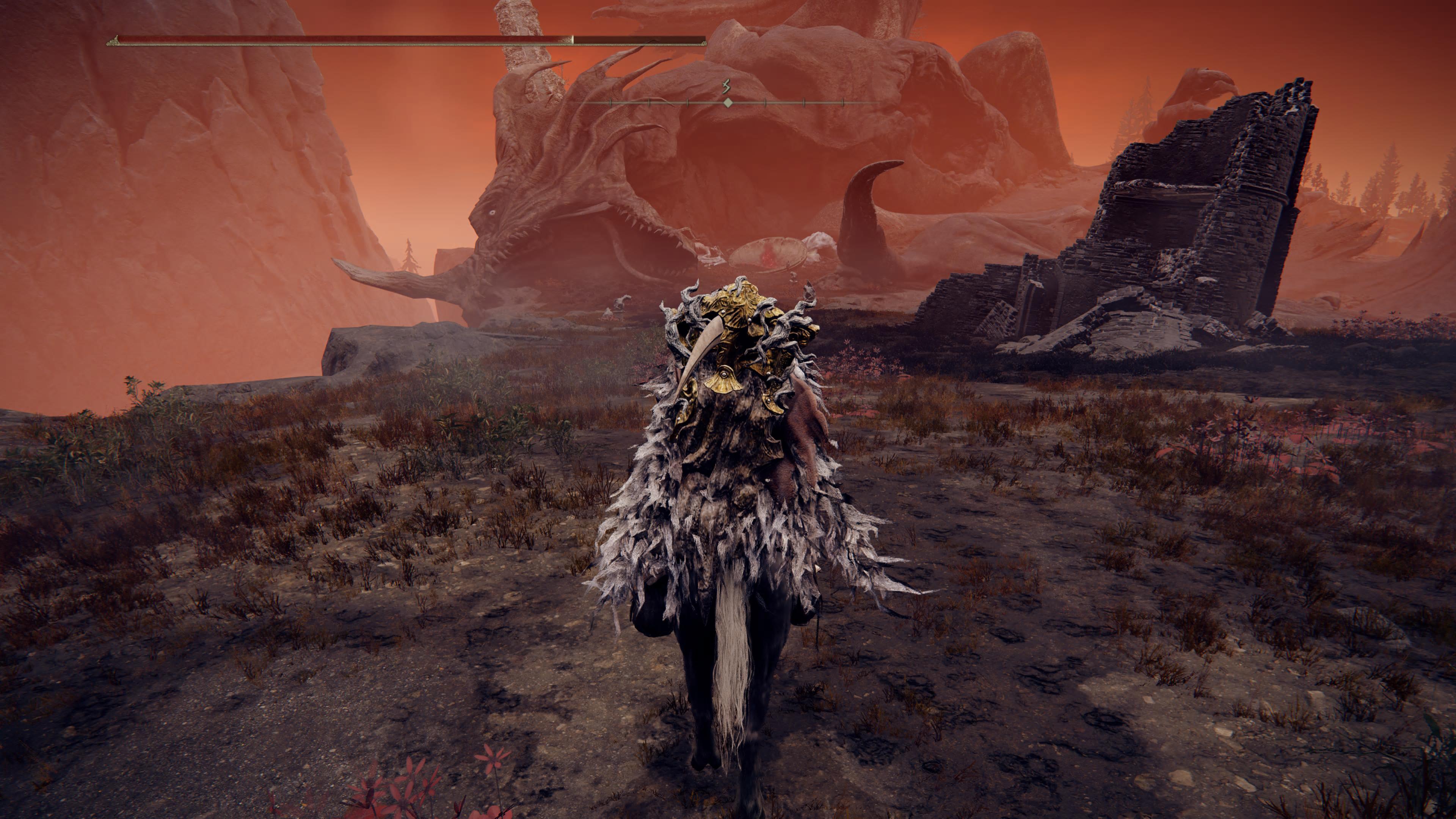
Task: Select the glyph icon above the compass
Action: tap(726, 86)
